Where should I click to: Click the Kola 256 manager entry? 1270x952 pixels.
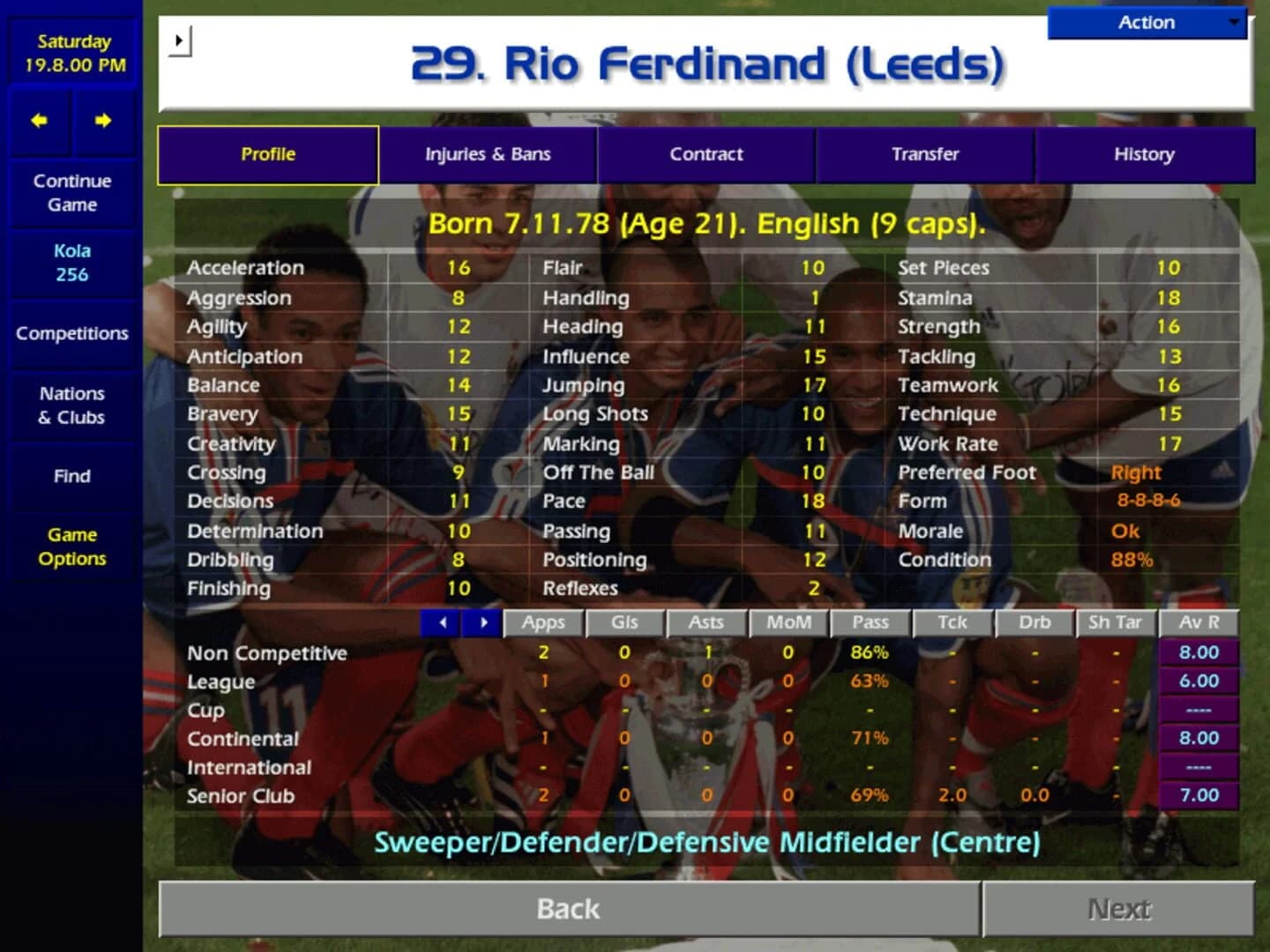click(x=71, y=262)
